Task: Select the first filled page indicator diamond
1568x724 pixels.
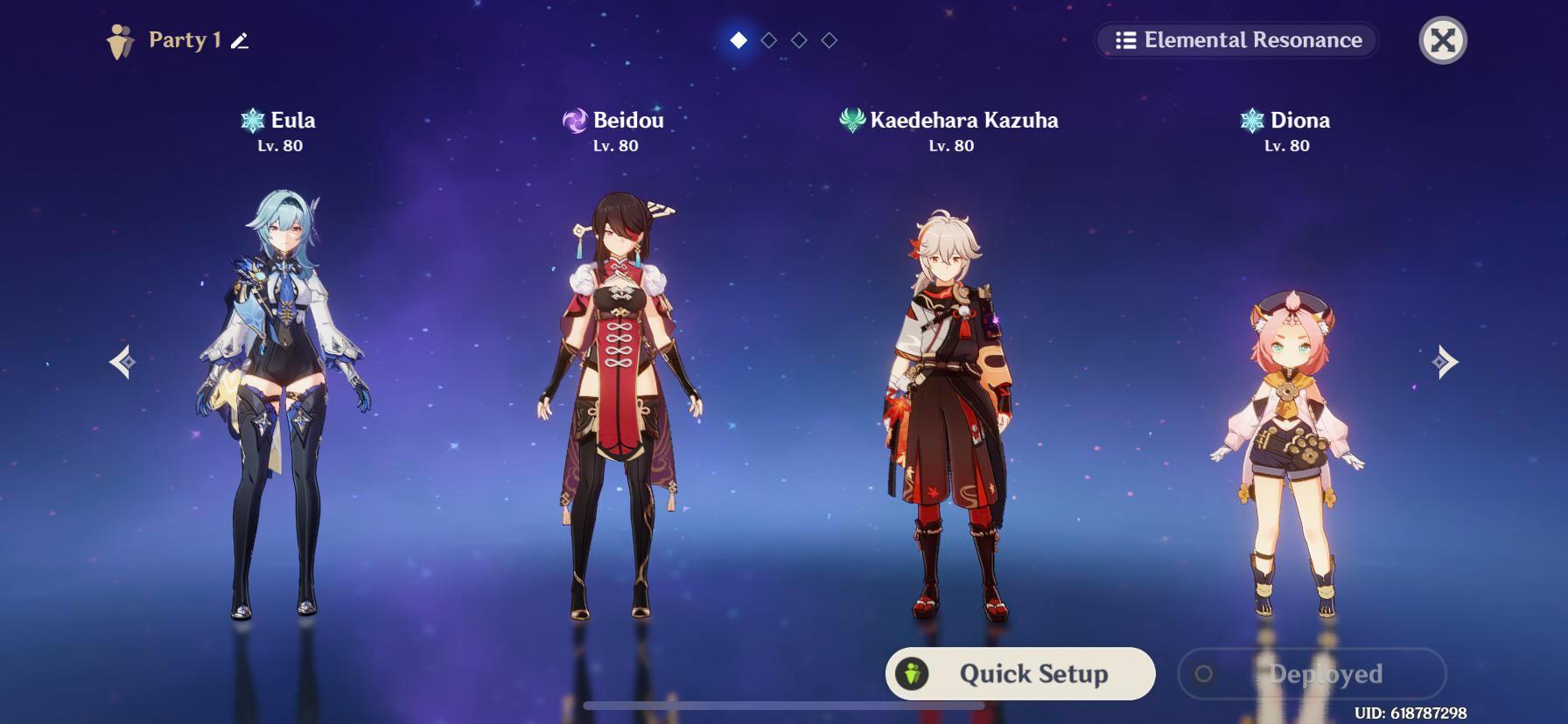Action: coord(737,39)
